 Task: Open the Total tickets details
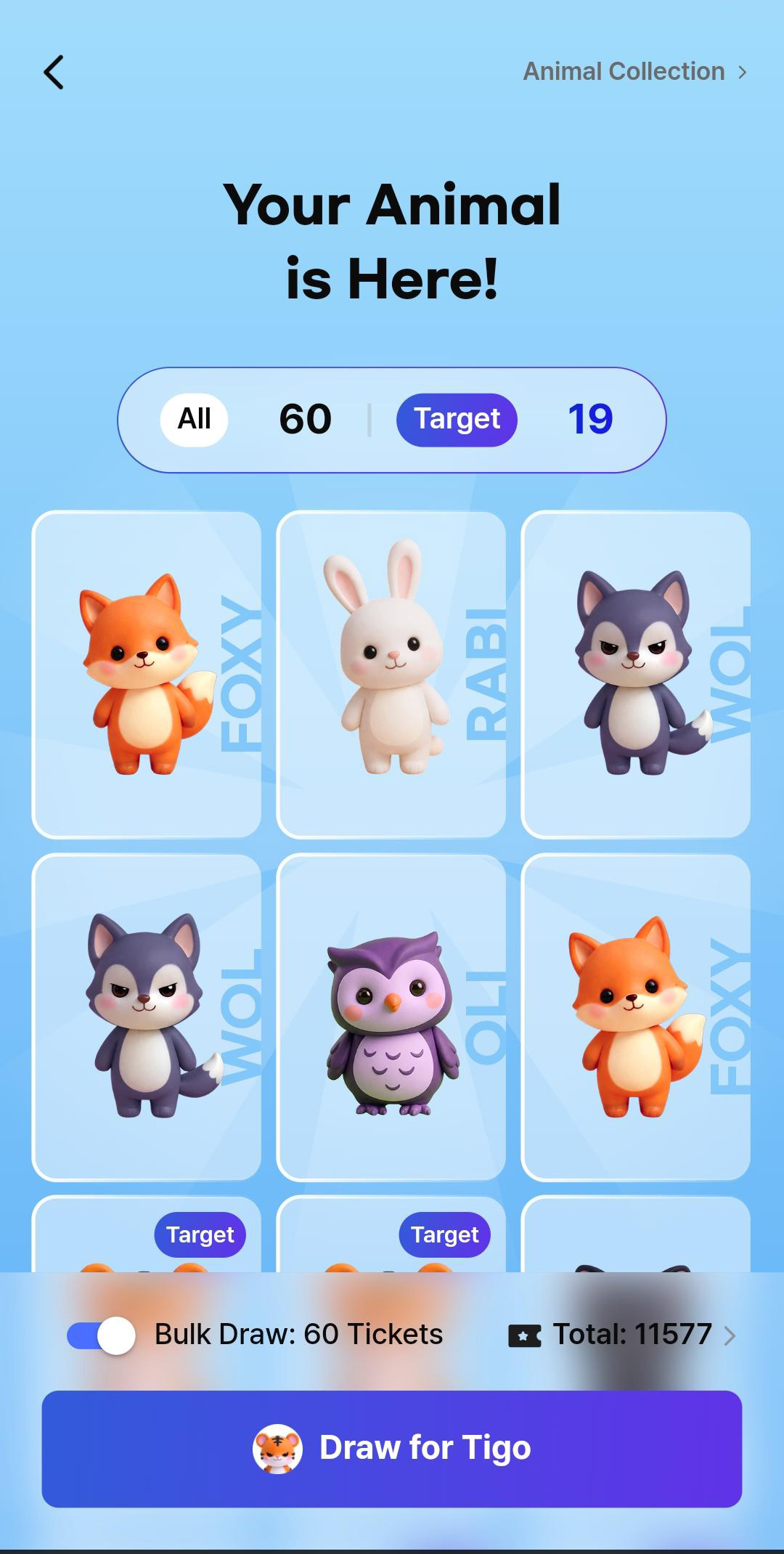[x=623, y=1335]
